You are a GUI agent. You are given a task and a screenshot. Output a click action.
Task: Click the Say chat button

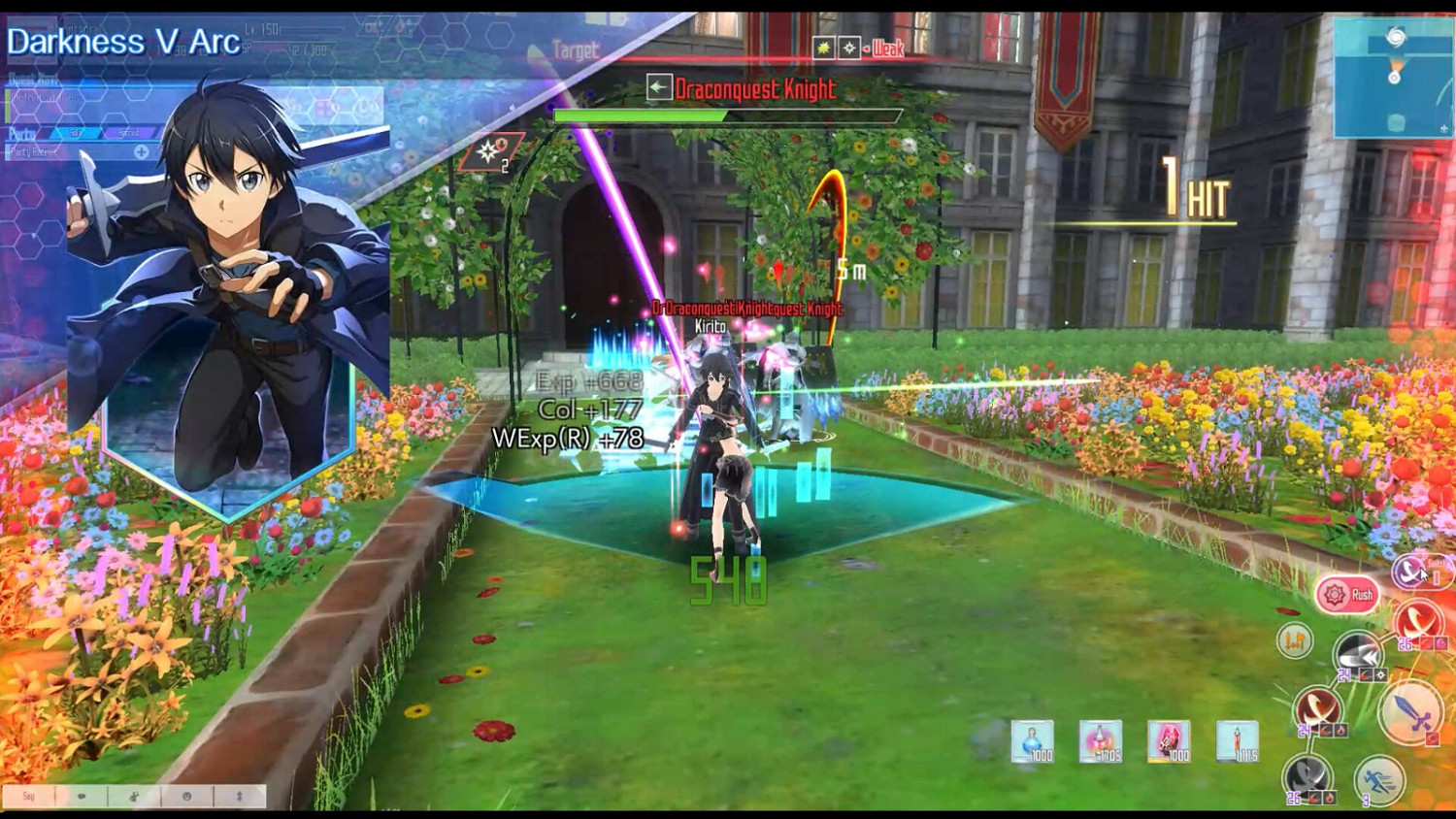coord(29,795)
